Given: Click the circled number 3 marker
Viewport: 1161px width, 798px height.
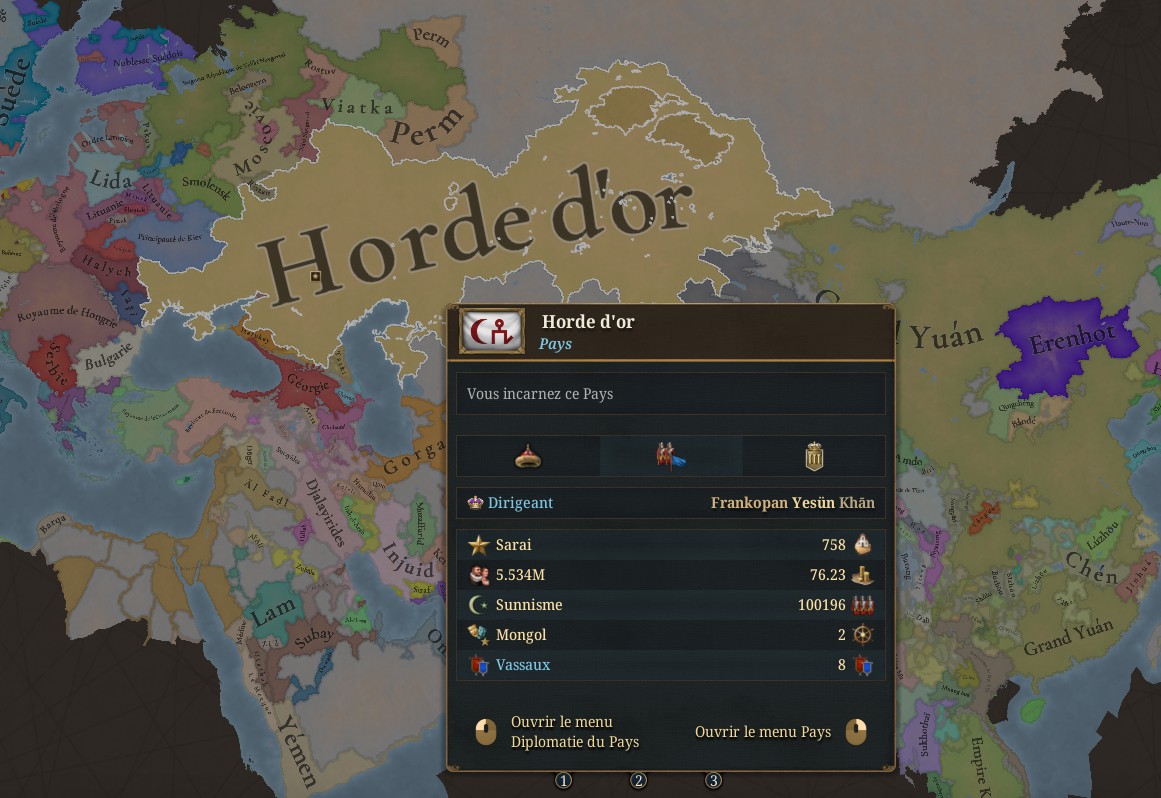Looking at the screenshot, I should pyautogui.click(x=713, y=780).
